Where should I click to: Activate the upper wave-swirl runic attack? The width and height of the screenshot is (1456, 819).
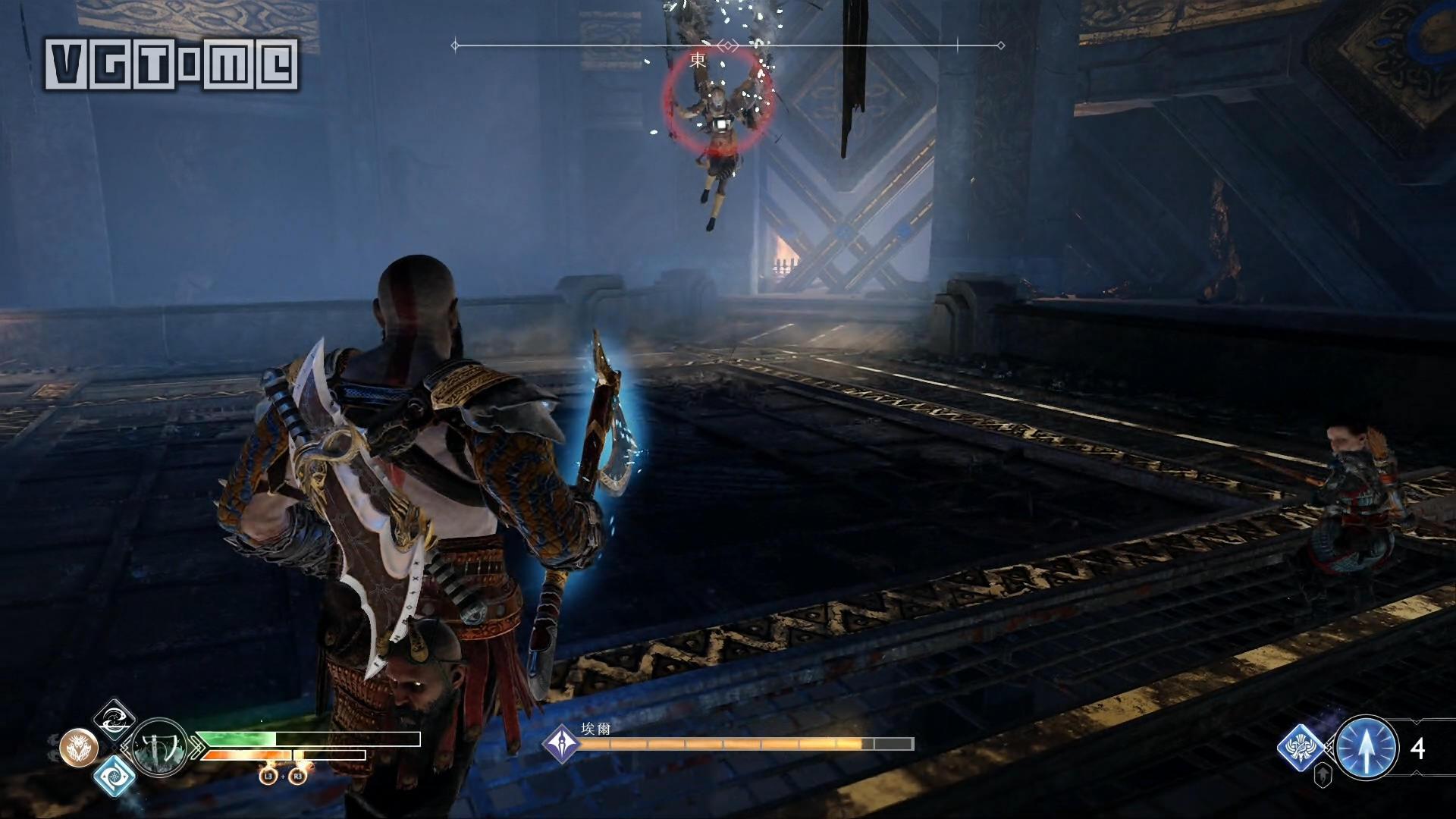tap(115, 720)
